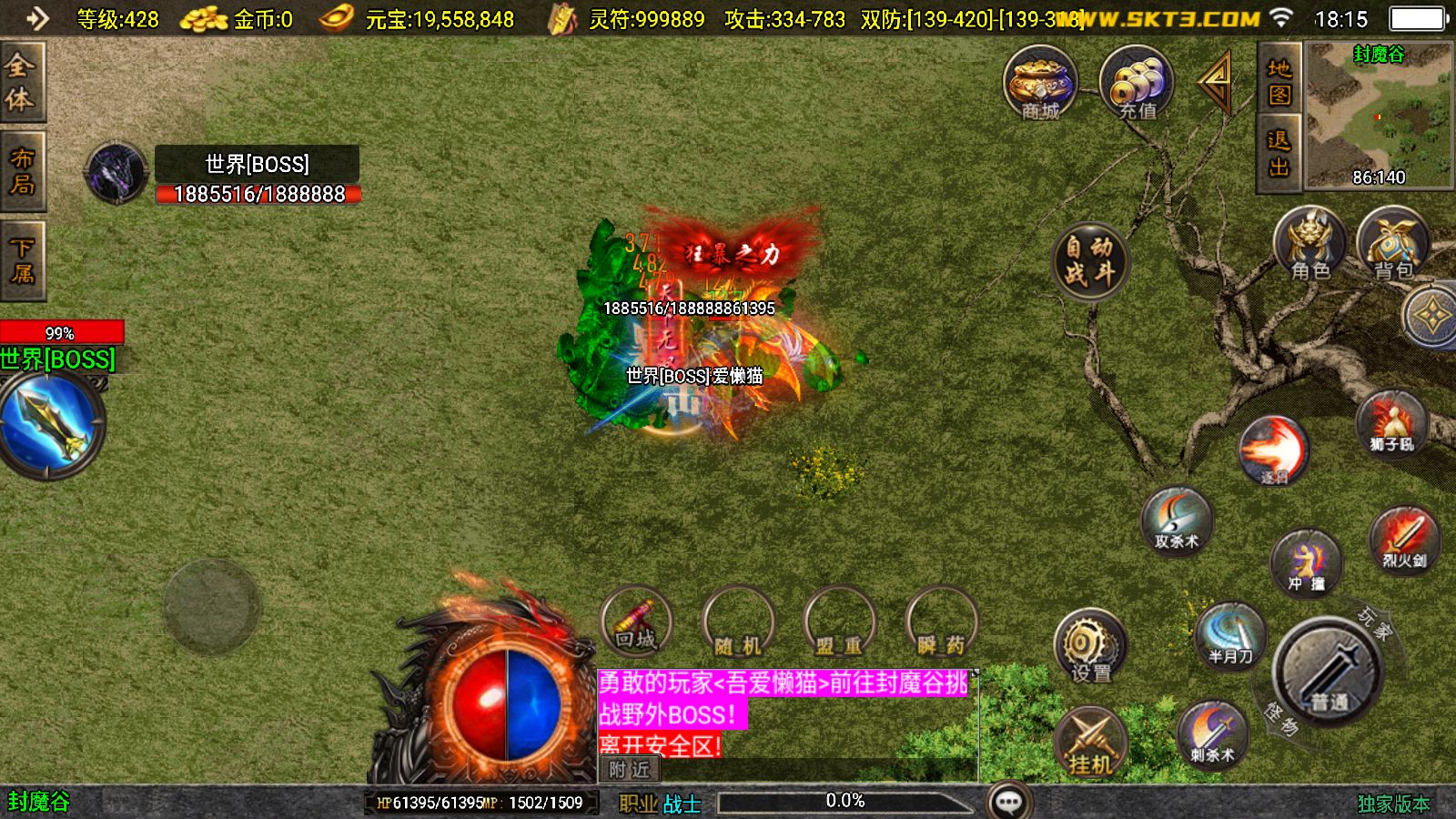Open the 地图 map
This screenshot has width=1456, height=819.
pos(1279,82)
